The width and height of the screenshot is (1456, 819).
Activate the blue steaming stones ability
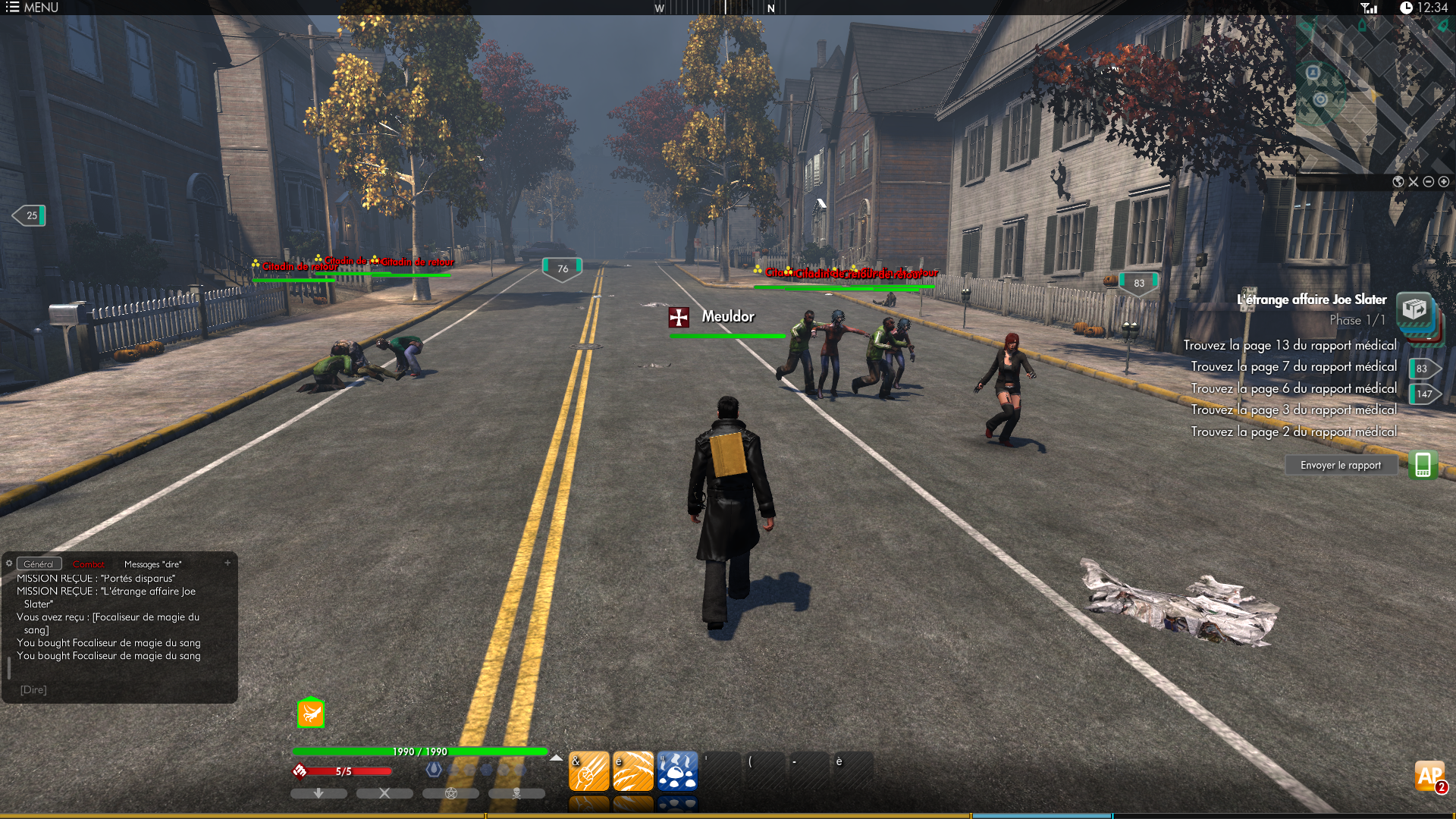(676, 772)
